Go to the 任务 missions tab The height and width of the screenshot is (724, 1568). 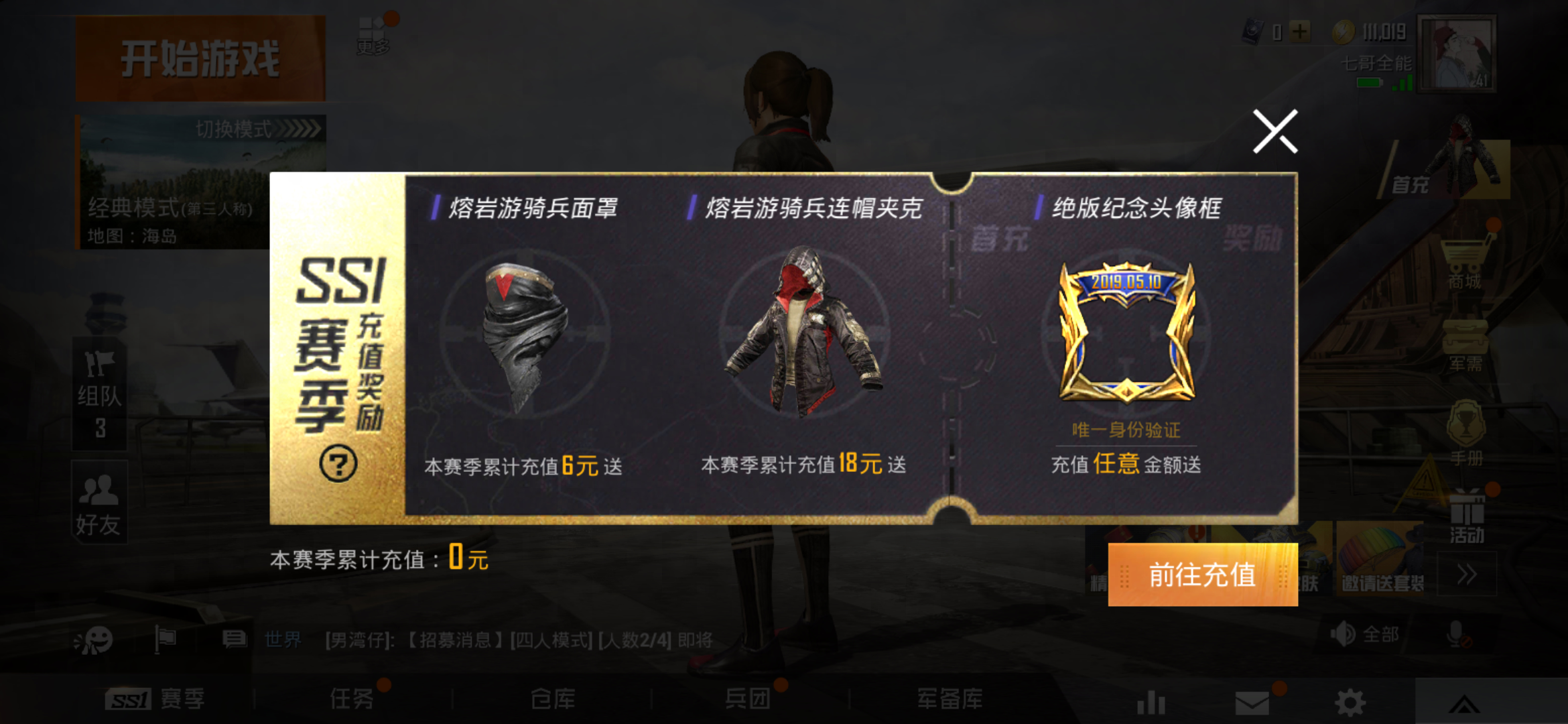(352, 700)
